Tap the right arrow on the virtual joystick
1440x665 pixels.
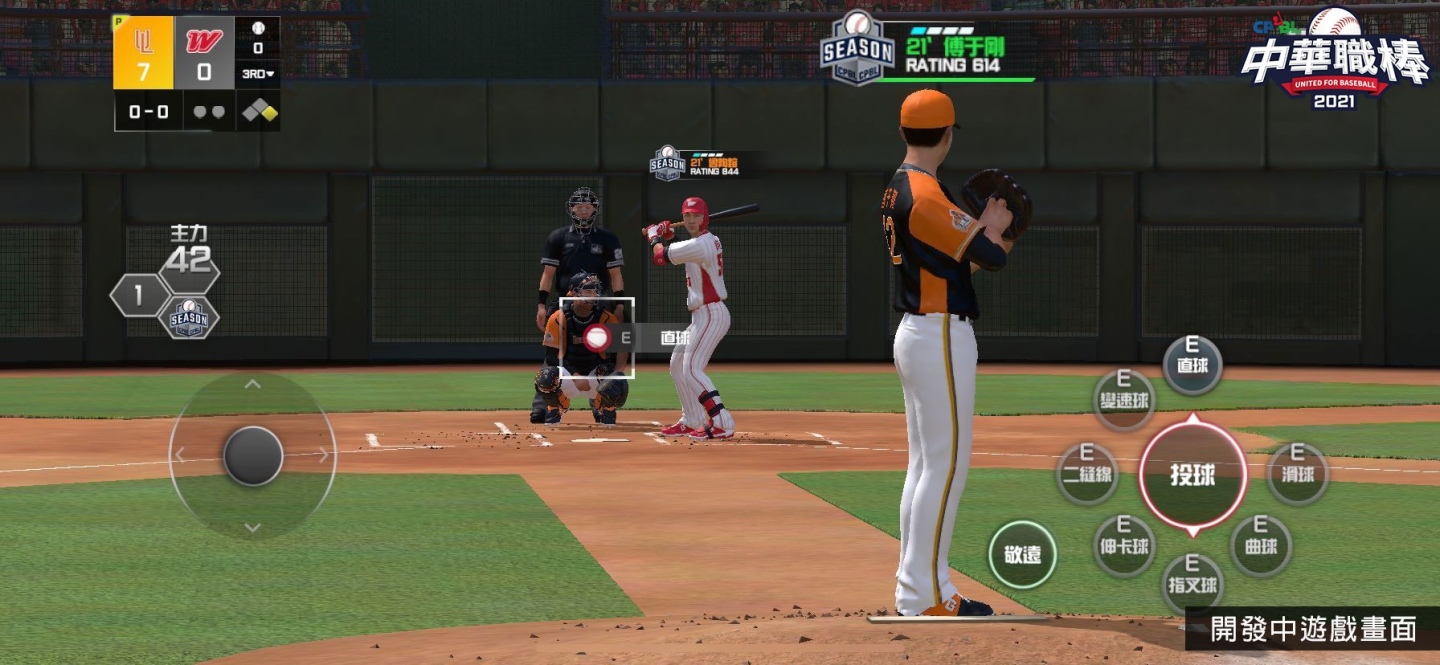pyautogui.click(x=324, y=455)
